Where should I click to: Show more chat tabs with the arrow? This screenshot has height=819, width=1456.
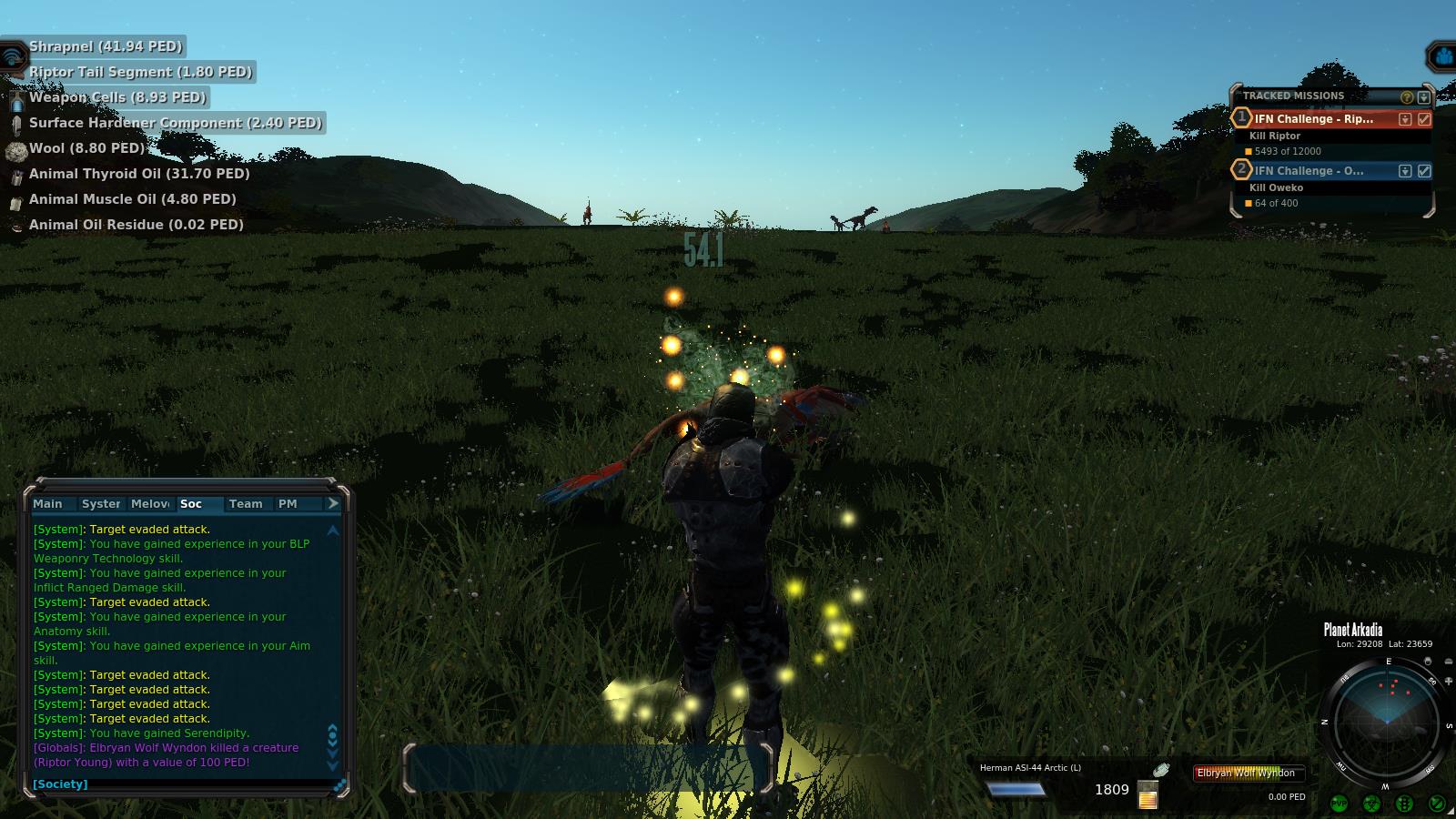333,503
